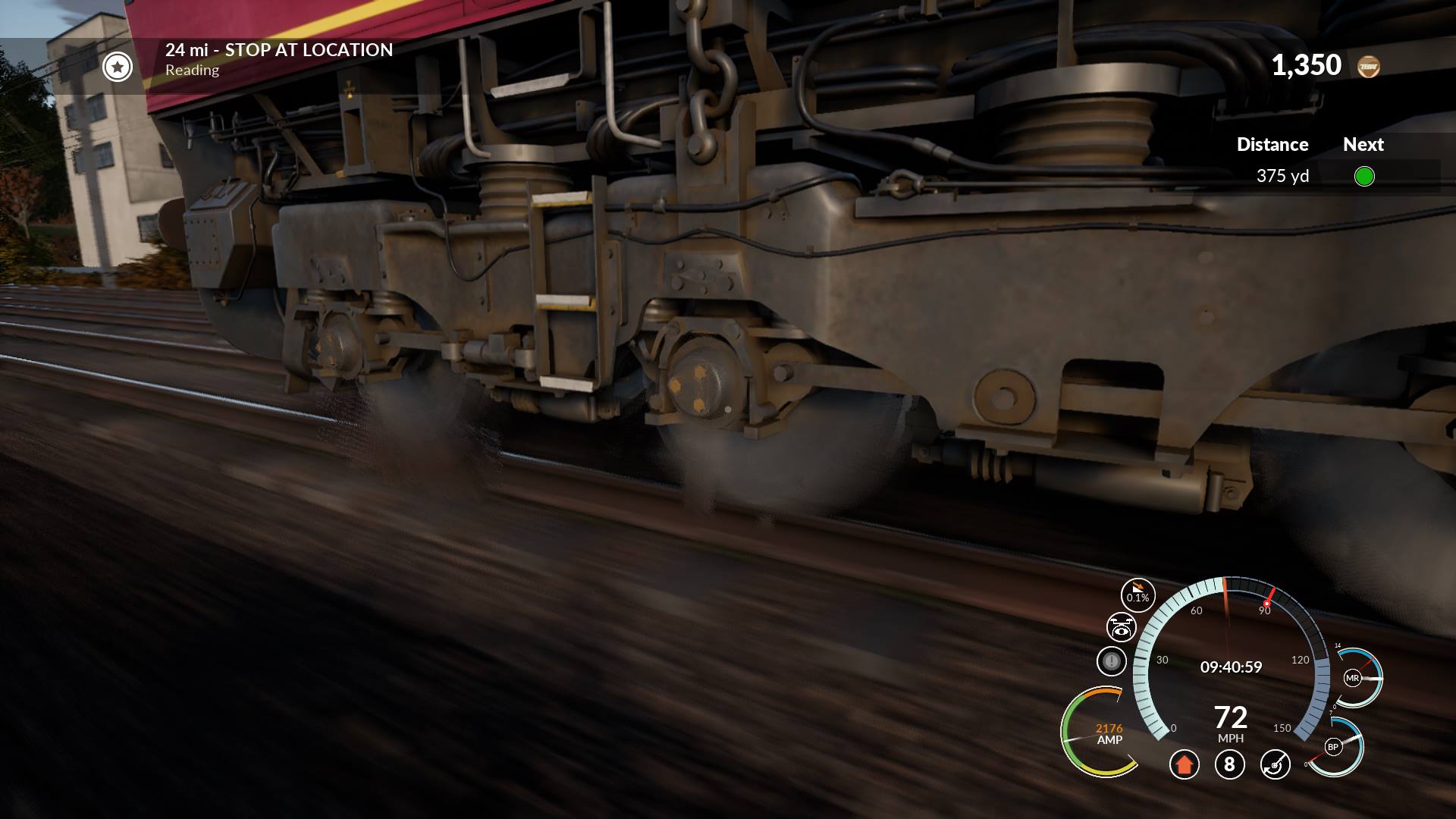Click the green next signal indicator
The image size is (1456, 819).
pyautogui.click(x=1363, y=177)
